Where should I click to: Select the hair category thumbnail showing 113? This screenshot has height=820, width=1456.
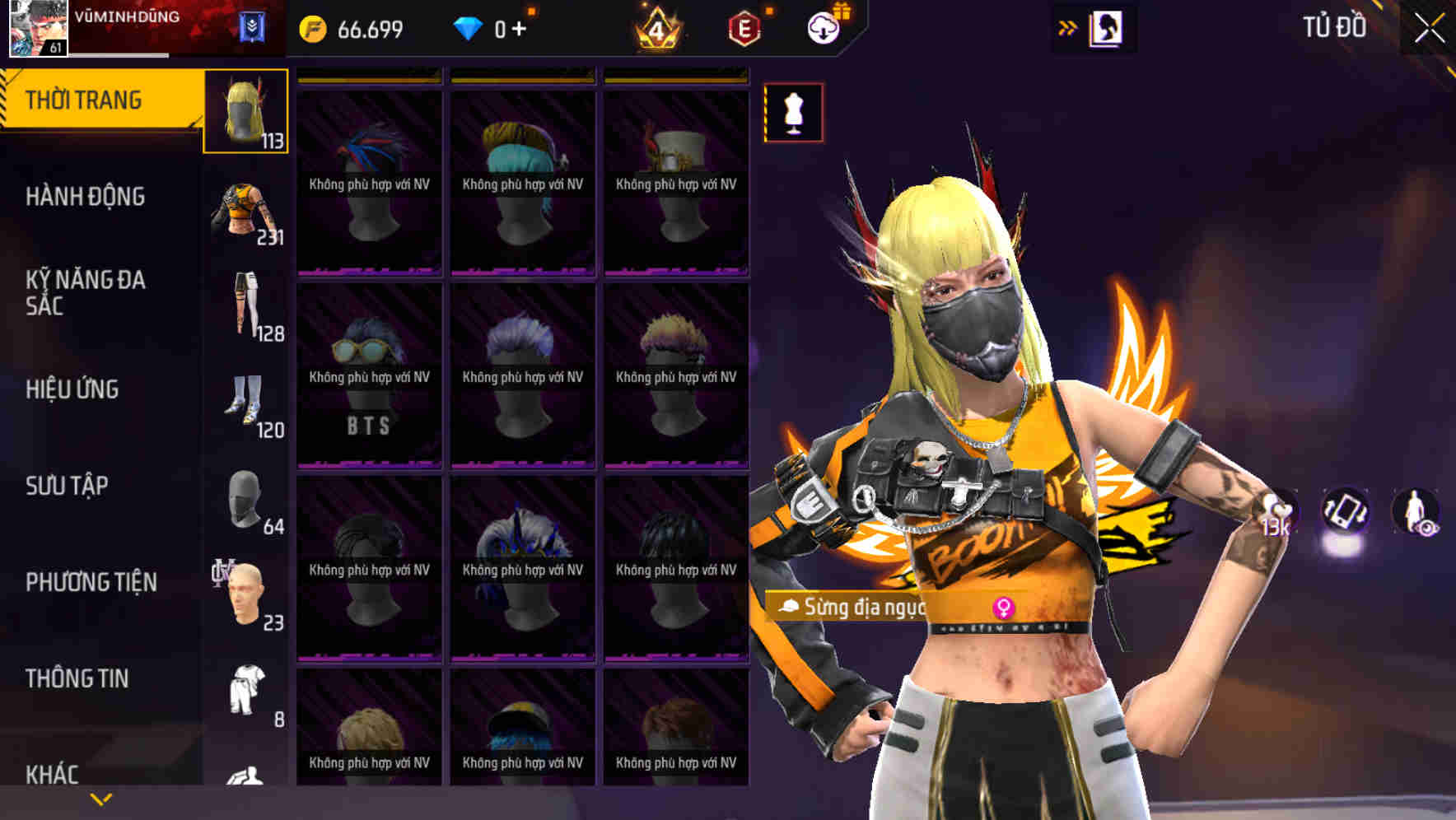tap(245, 113)
